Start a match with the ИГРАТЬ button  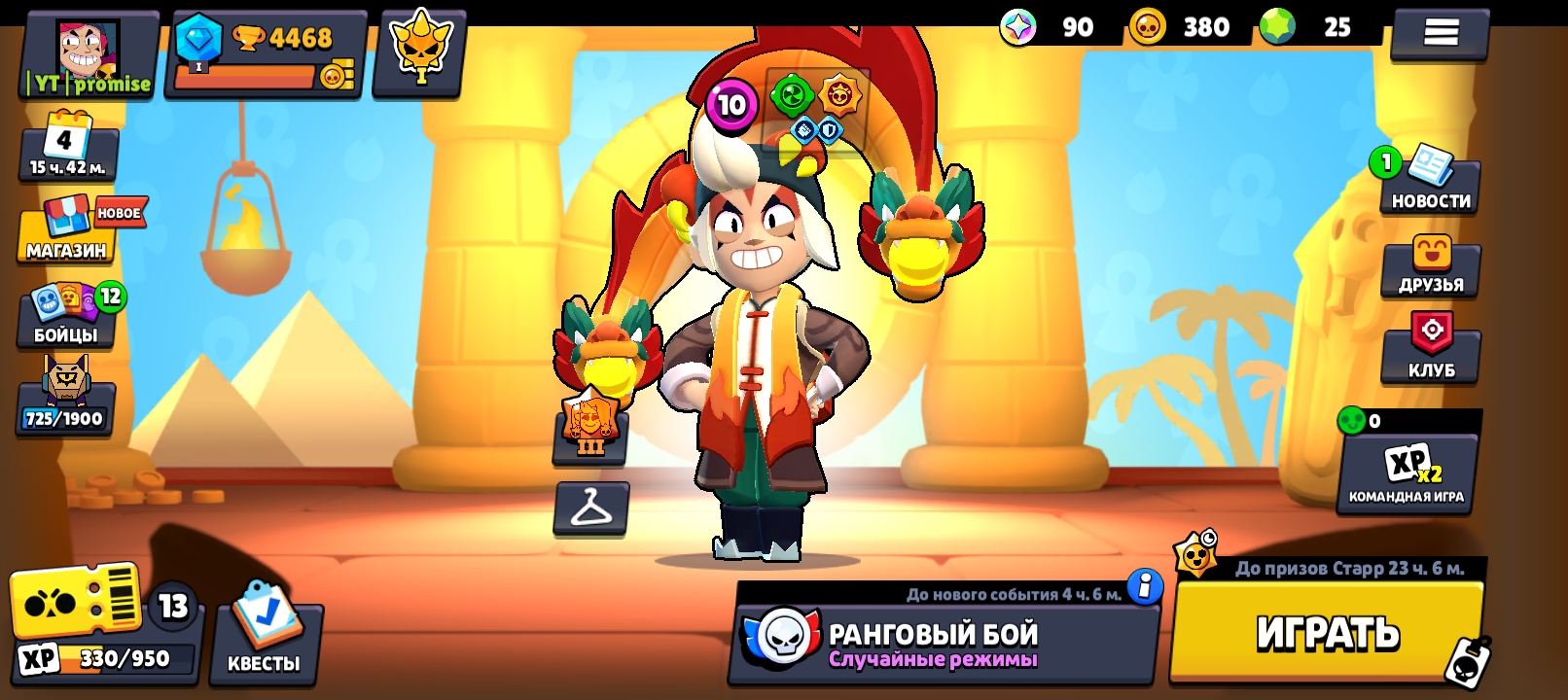1327,632
